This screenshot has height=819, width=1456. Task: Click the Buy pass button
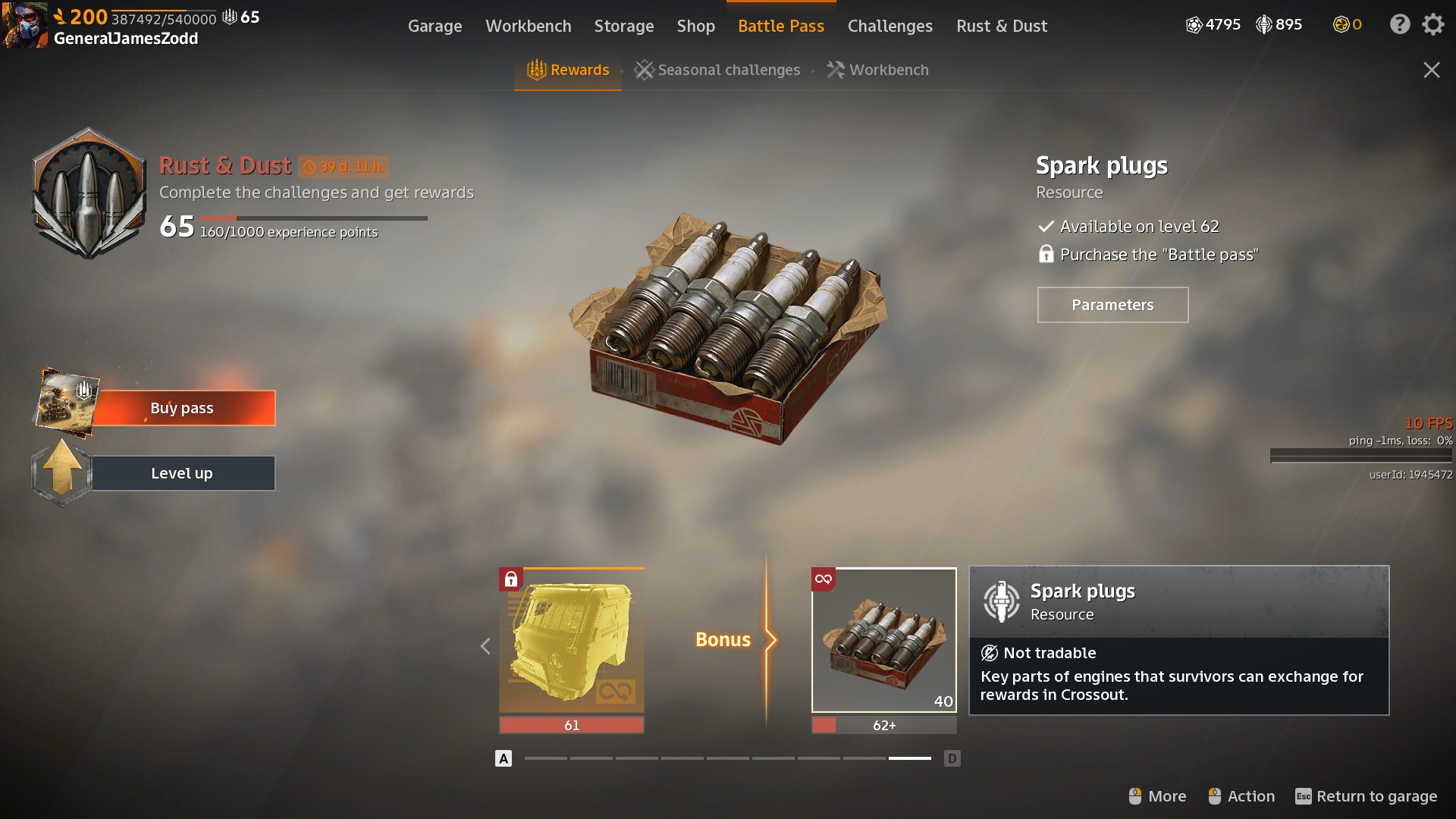pos(182,408)
